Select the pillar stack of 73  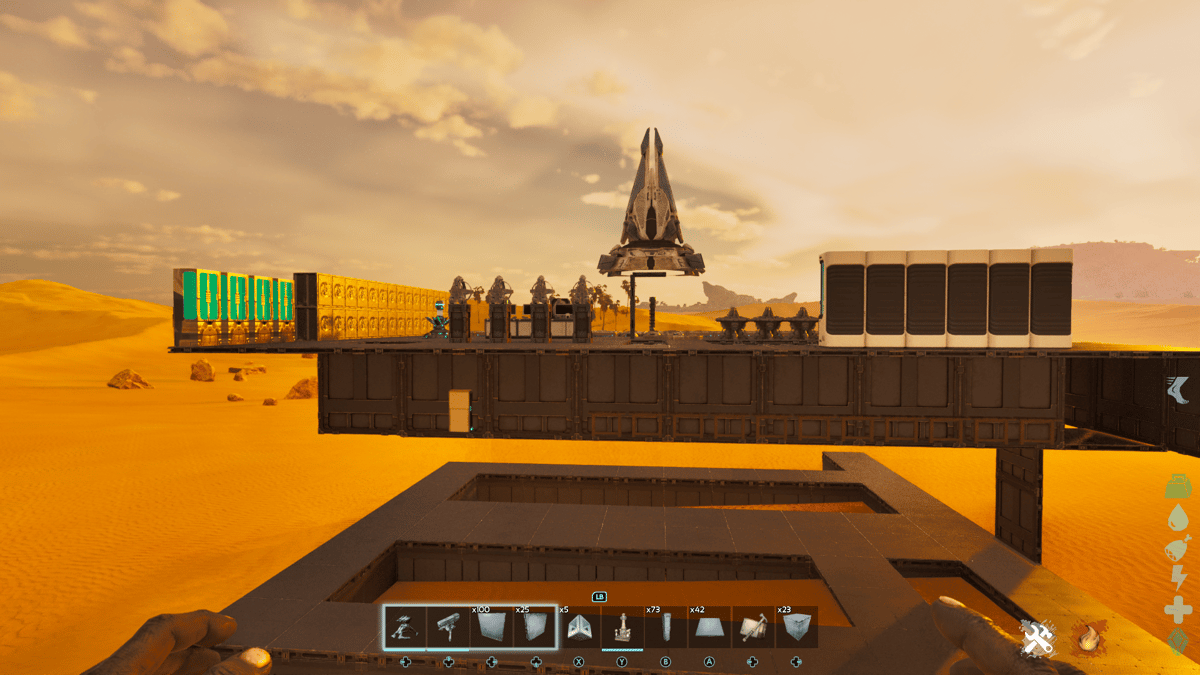666,627
